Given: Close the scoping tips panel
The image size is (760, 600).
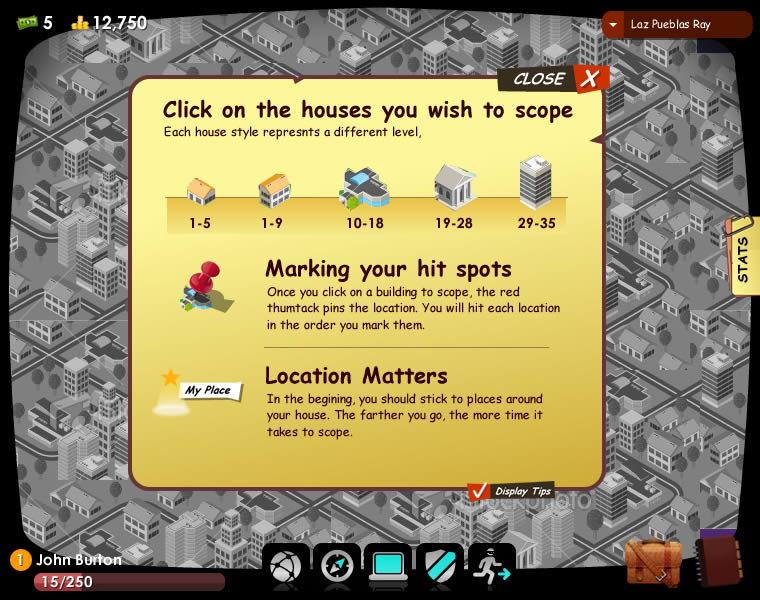Looking at the screenshot, I should point(590,79).
